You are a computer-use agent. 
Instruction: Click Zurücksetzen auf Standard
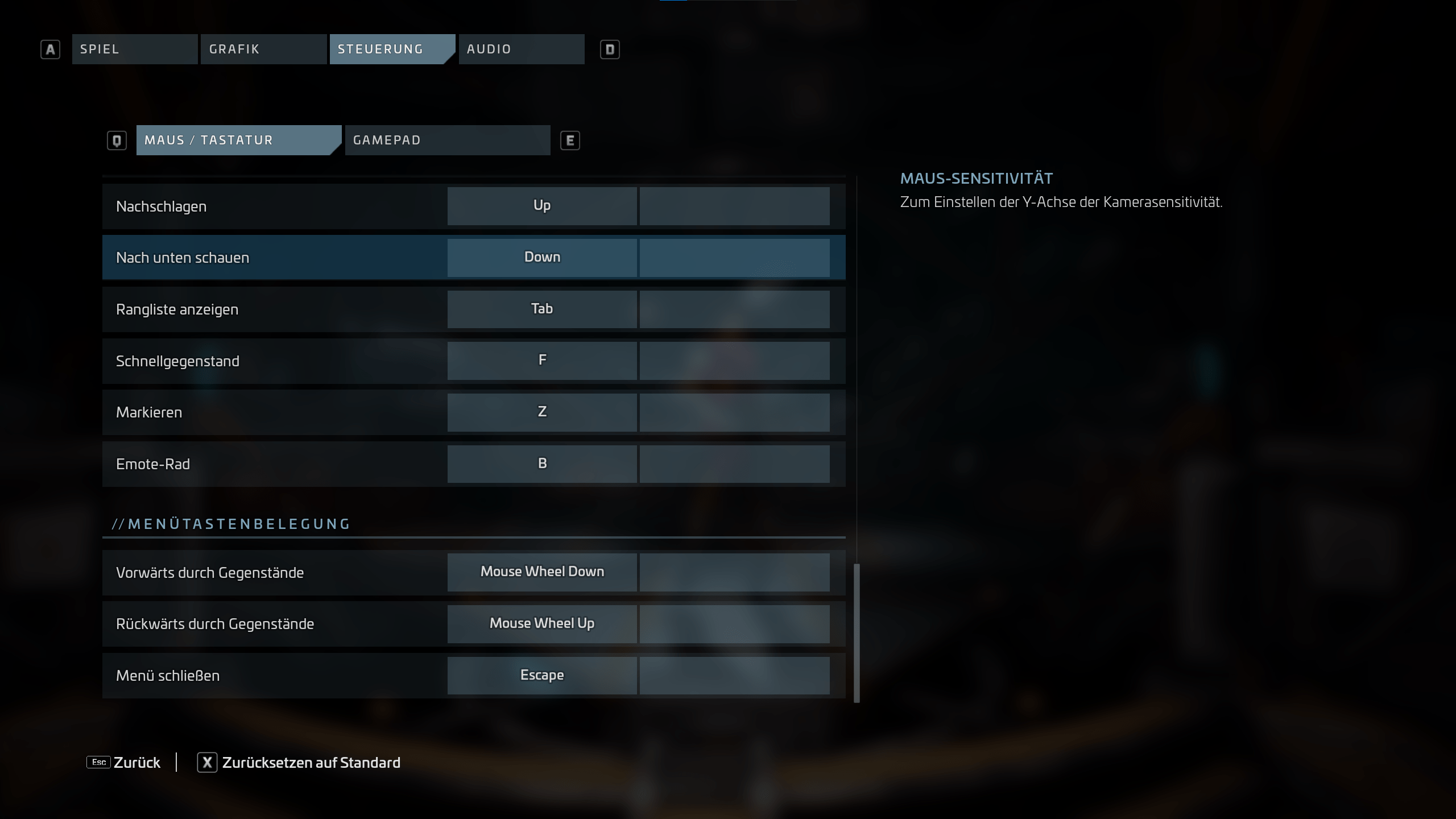click(299, 762)
